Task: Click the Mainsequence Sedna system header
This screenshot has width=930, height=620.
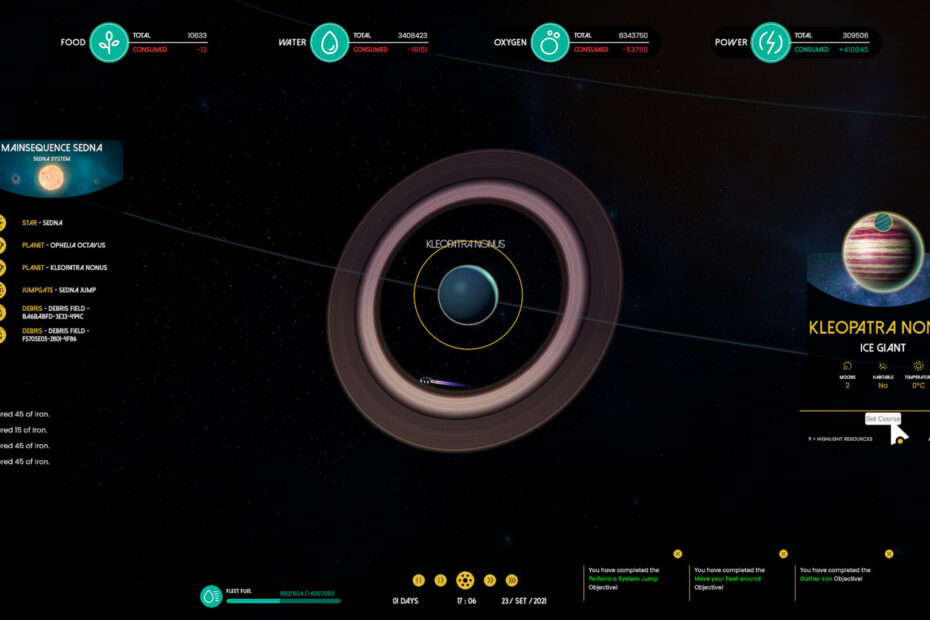Action: (x=52, y=148)
